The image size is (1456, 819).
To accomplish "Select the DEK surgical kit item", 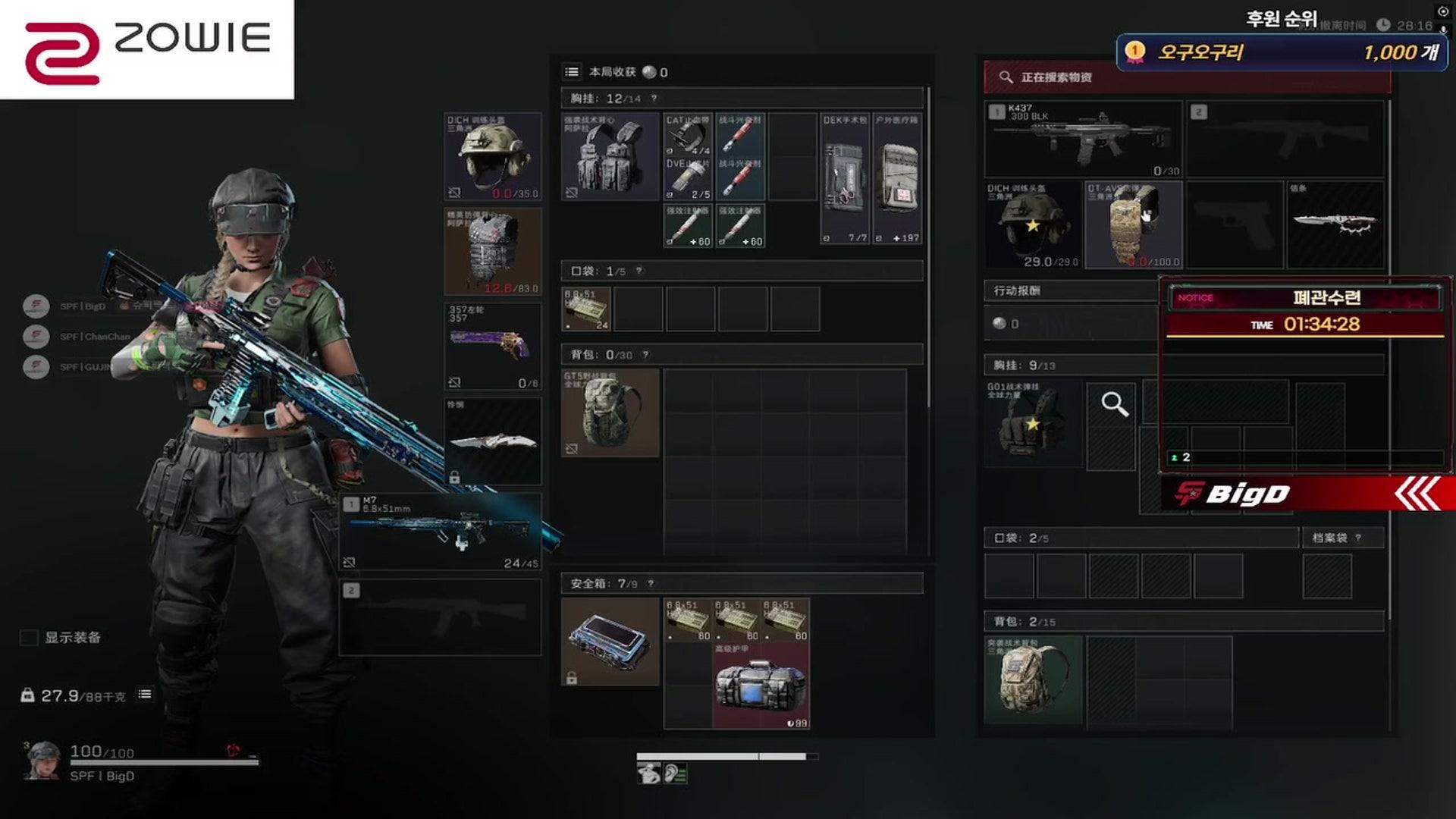I will point(845,179).
